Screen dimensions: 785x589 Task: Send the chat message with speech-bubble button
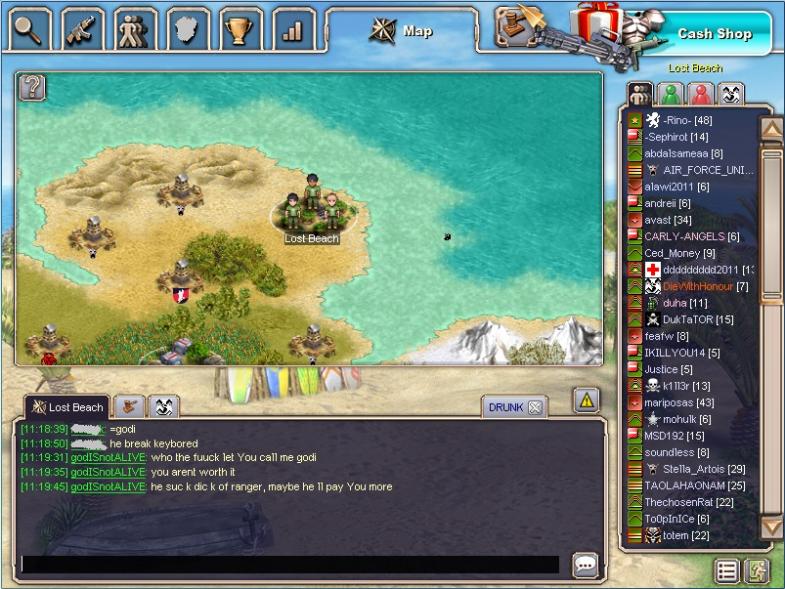coord(586,565)
